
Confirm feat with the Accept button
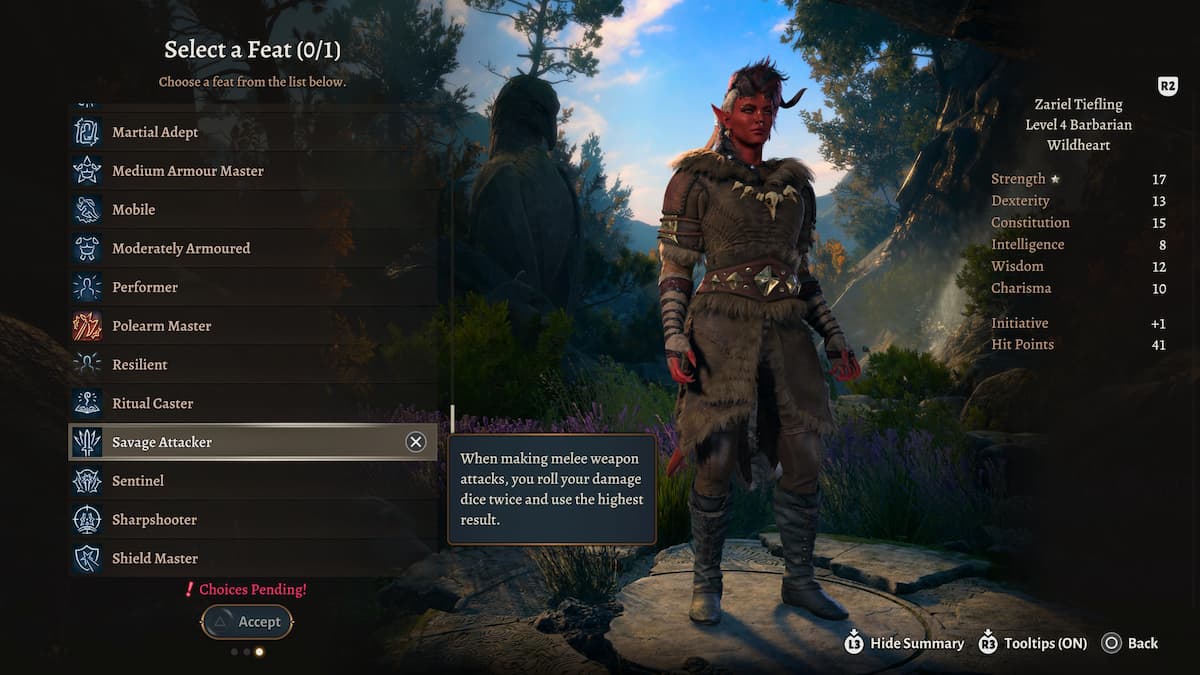[247, 622]
